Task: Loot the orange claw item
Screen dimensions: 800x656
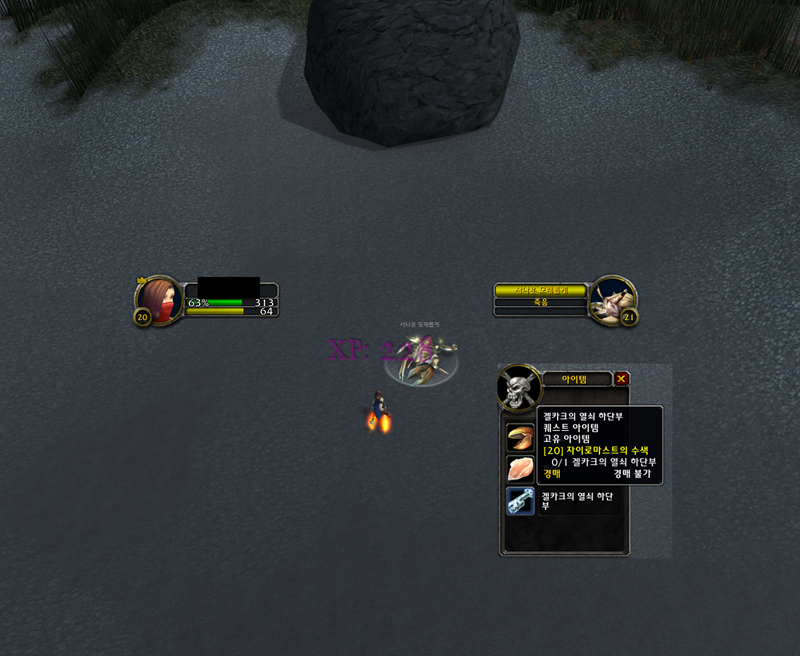Action: point(520,437)
